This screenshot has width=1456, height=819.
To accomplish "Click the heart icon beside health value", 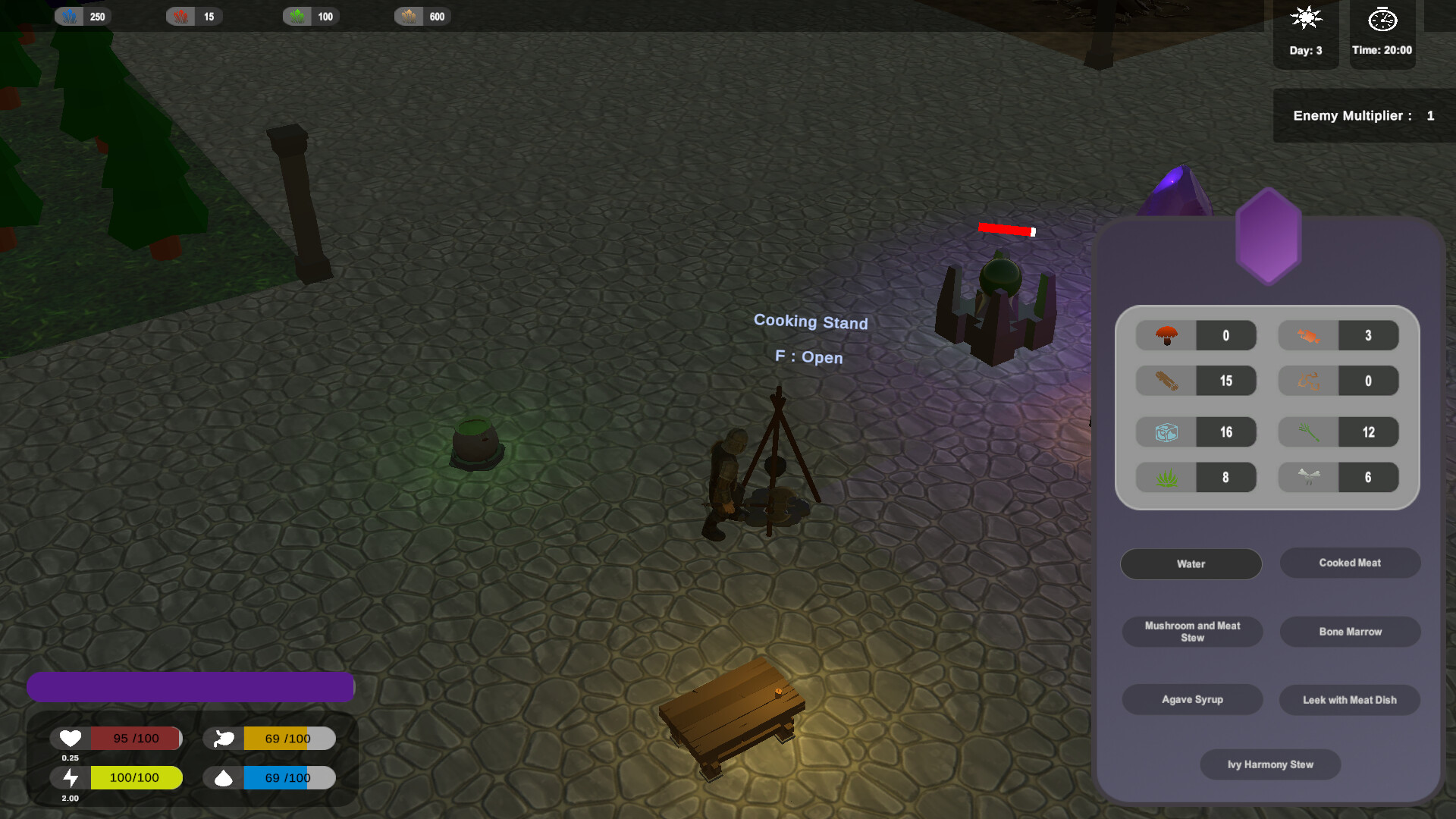I will [69, 737].
